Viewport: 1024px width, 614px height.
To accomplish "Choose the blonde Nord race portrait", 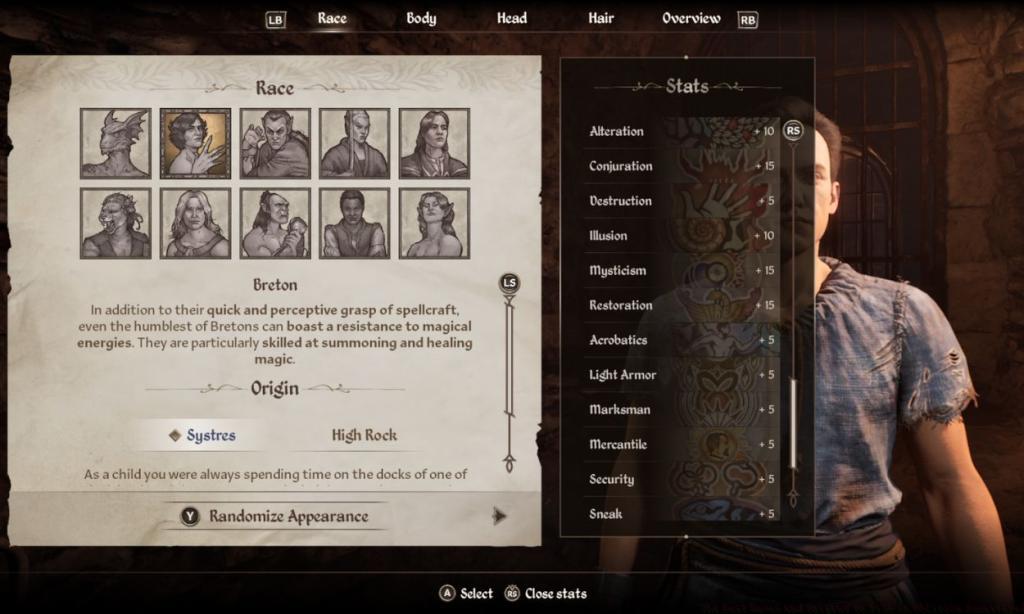I will point(195,223).
